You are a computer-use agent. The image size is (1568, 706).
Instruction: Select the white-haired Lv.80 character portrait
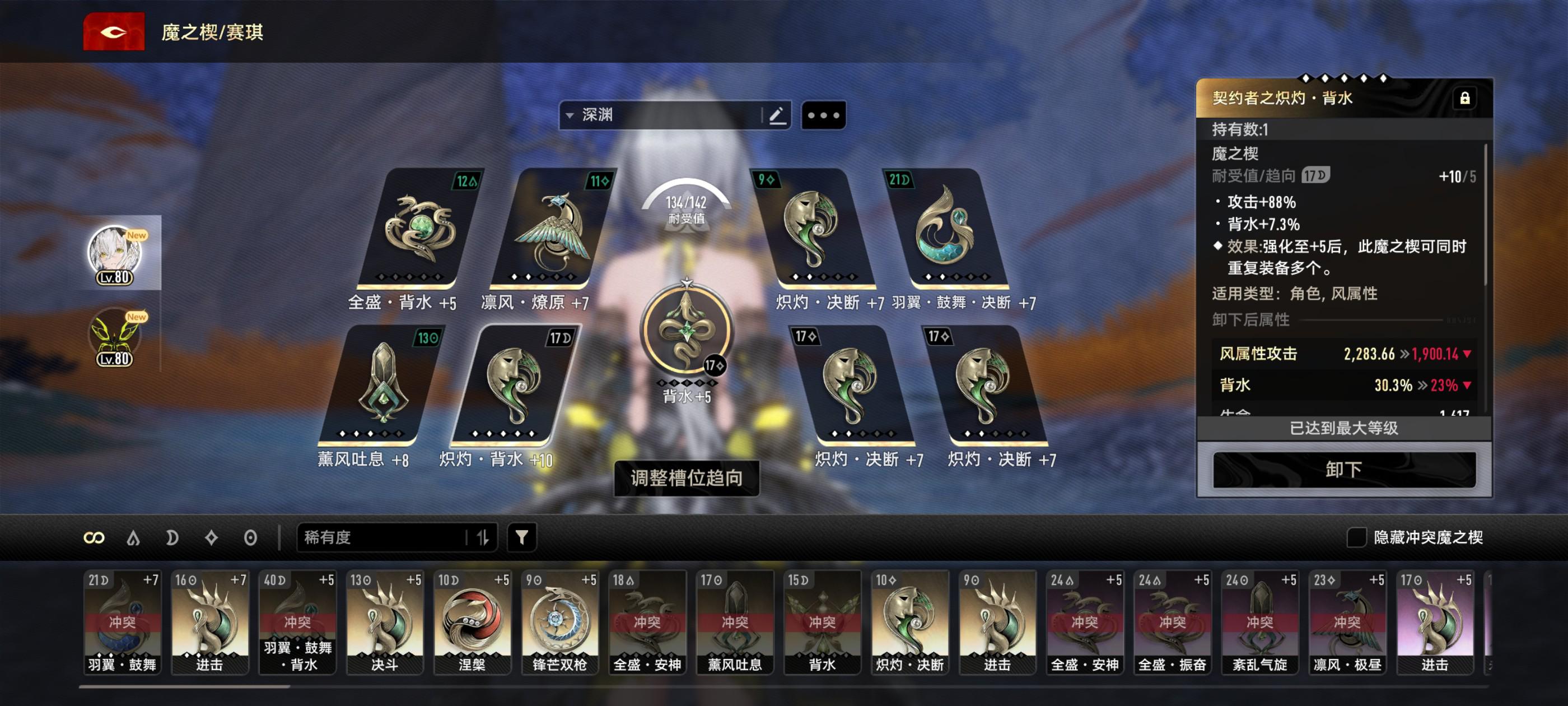tap(114, 253)
